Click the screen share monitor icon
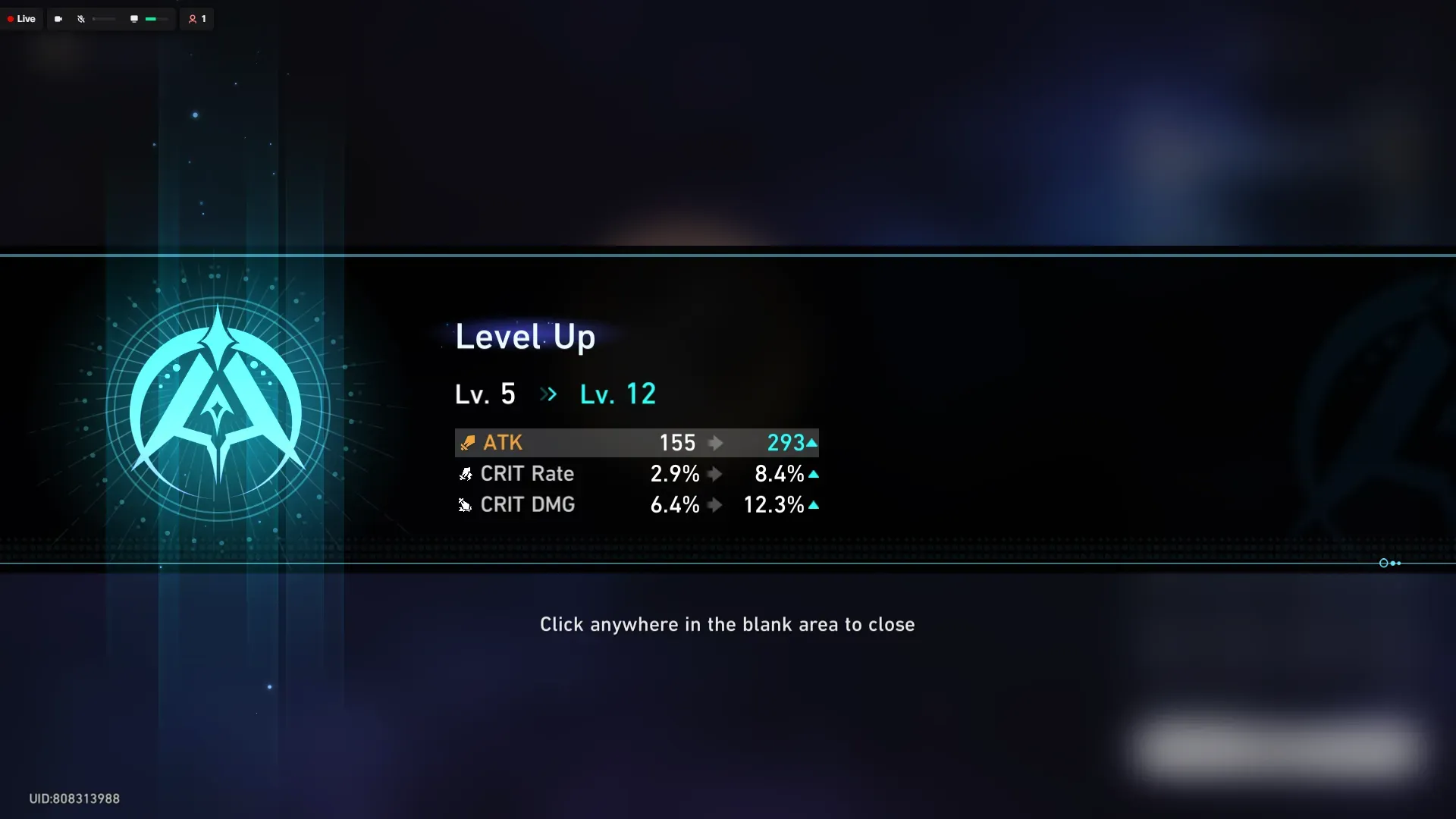Screen dimensions: 1456x819 coord(133,18)
